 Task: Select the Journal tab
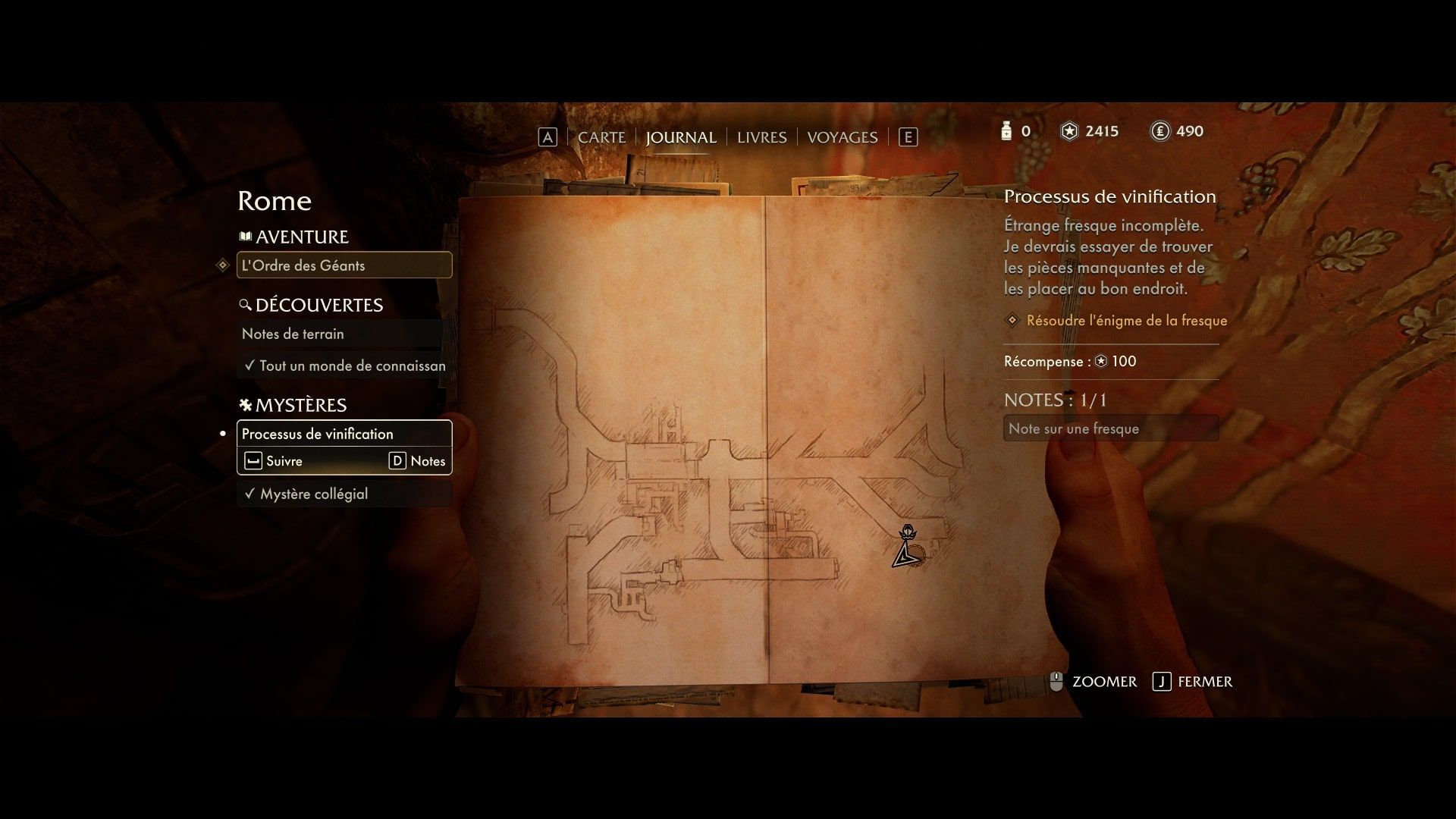pyautogui.click(x=680, y=137)
